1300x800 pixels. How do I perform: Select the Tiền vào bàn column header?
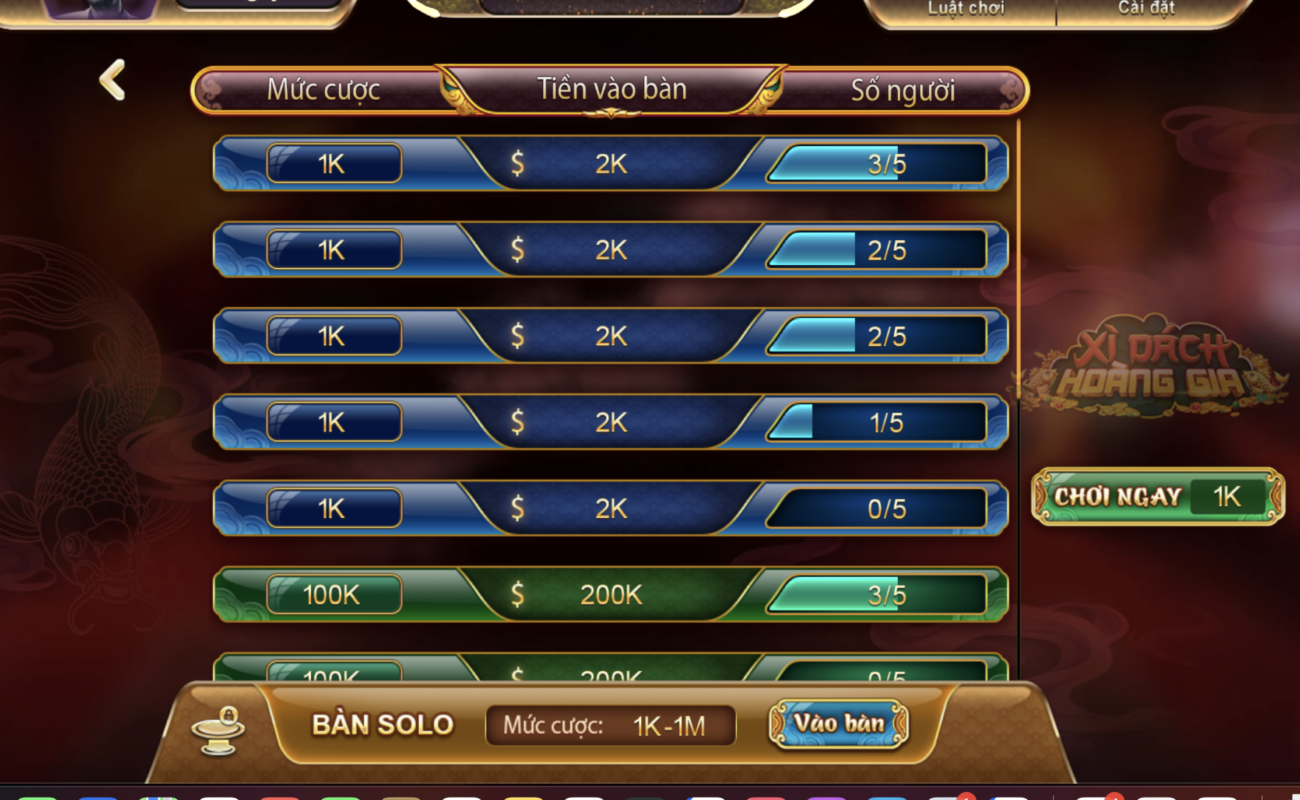click(x=611, y=89)
